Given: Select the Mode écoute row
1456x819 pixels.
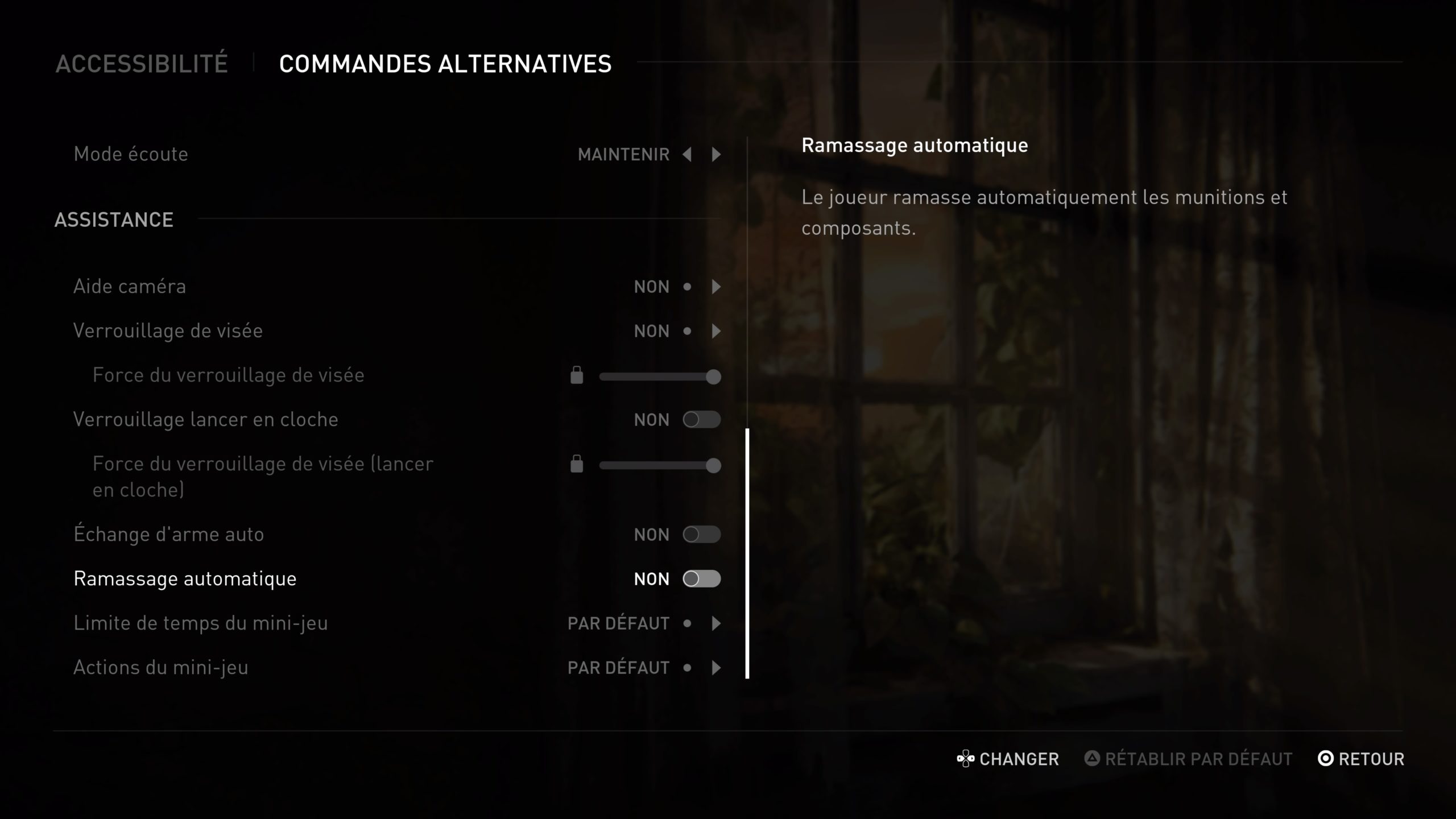Looking at the screenshot, I should pos(131,154).
